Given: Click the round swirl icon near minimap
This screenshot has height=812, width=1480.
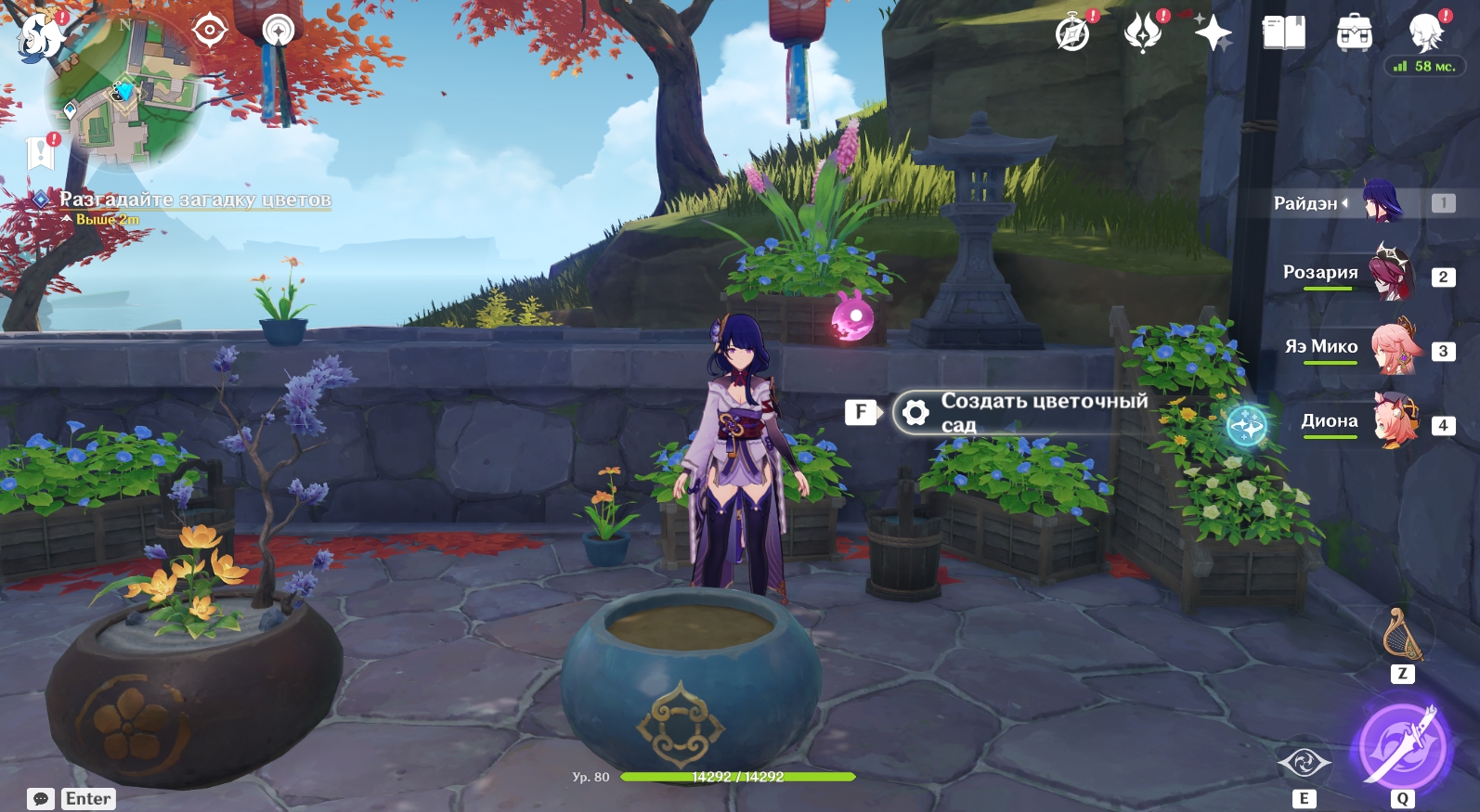Looking at the screenshot, I should [x=278, y=32].
